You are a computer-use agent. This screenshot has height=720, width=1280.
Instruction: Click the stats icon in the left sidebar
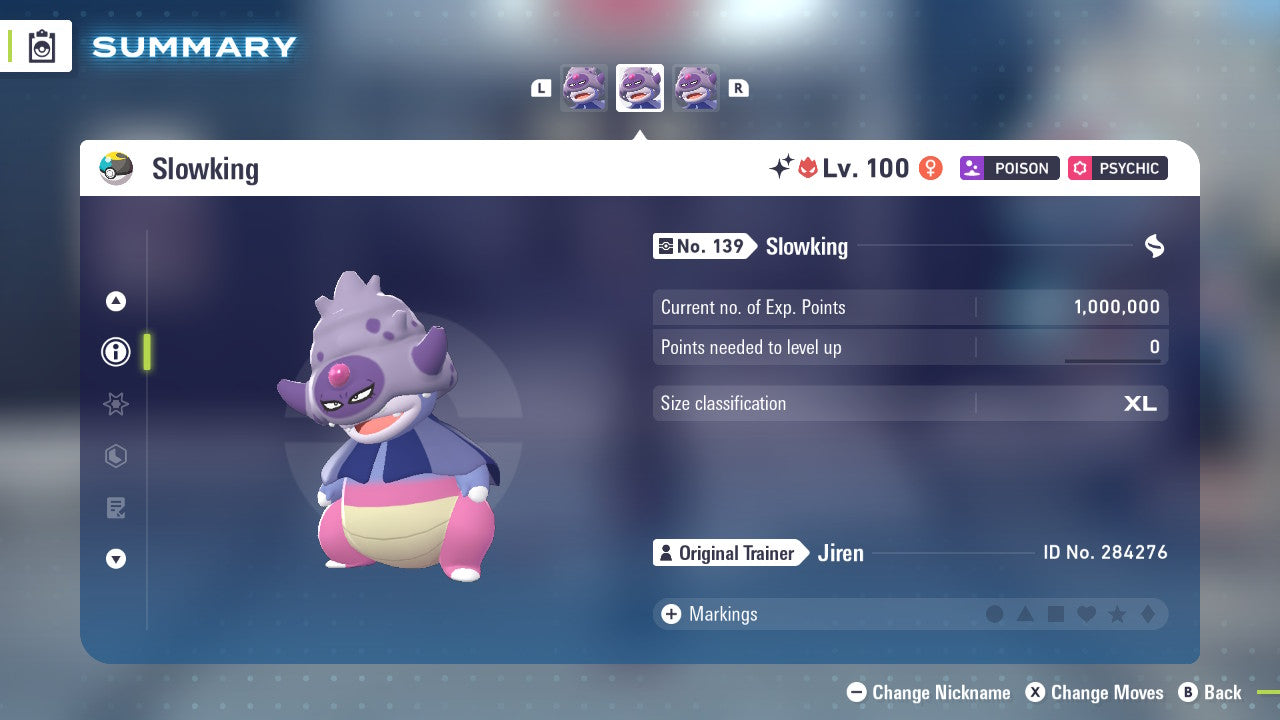[116, 456]
